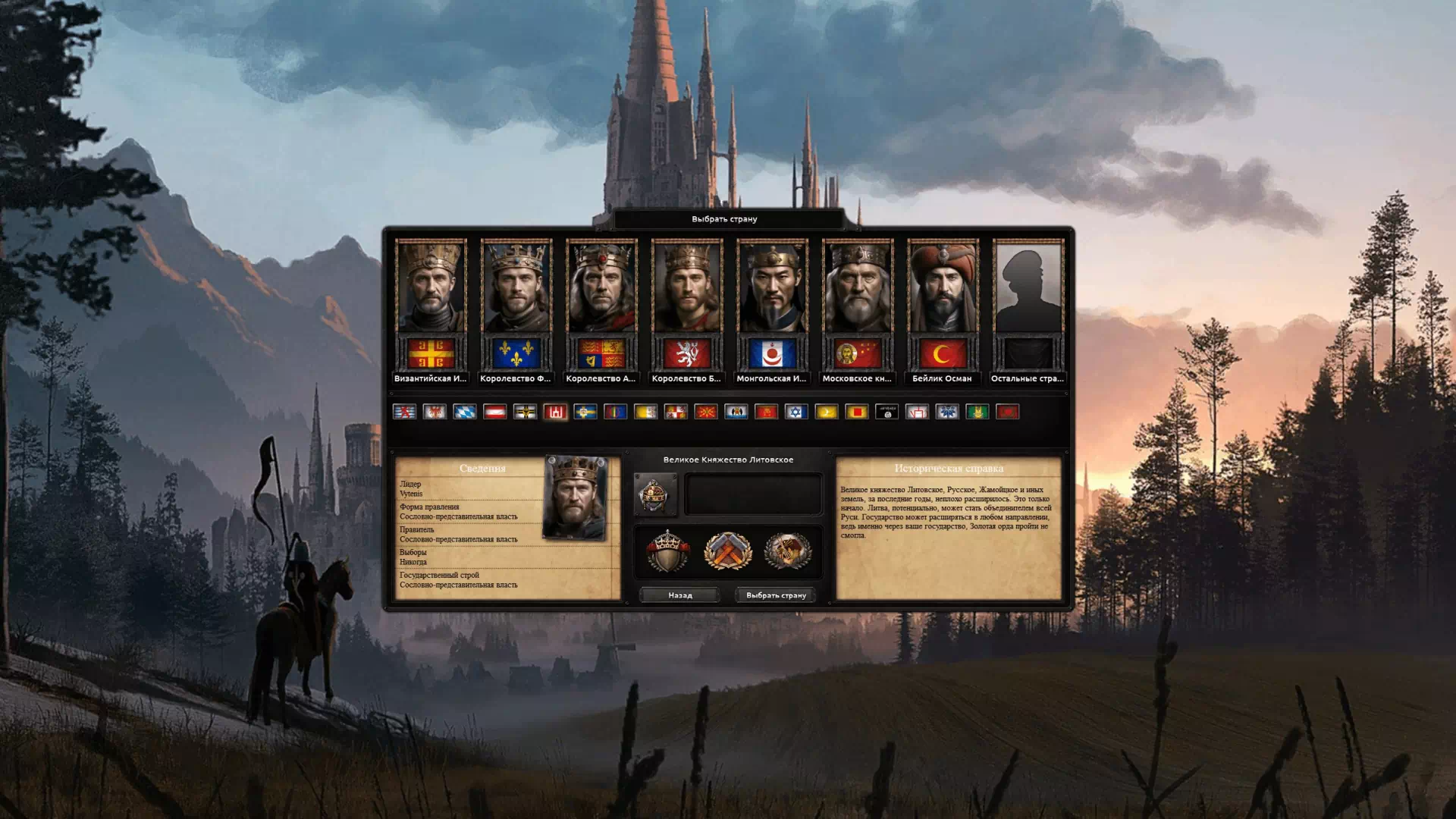Confirm with the "Выбрать страну" button
1456x819 pixels.
coord(776,595)
